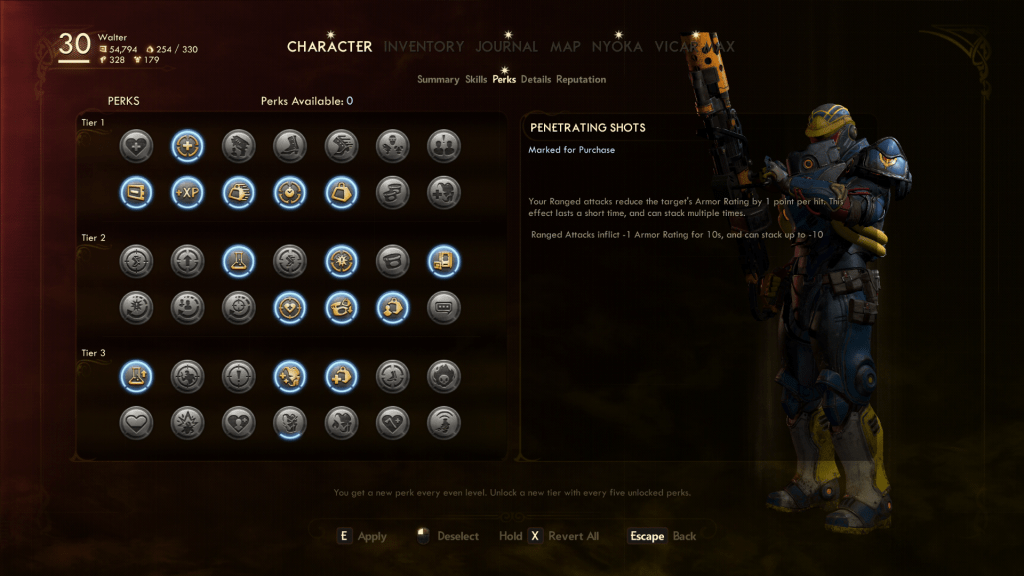The height and width of the screenshot is (576, 1024).
Task: Select the weight carry perk icon
Action: pos(341,190)
